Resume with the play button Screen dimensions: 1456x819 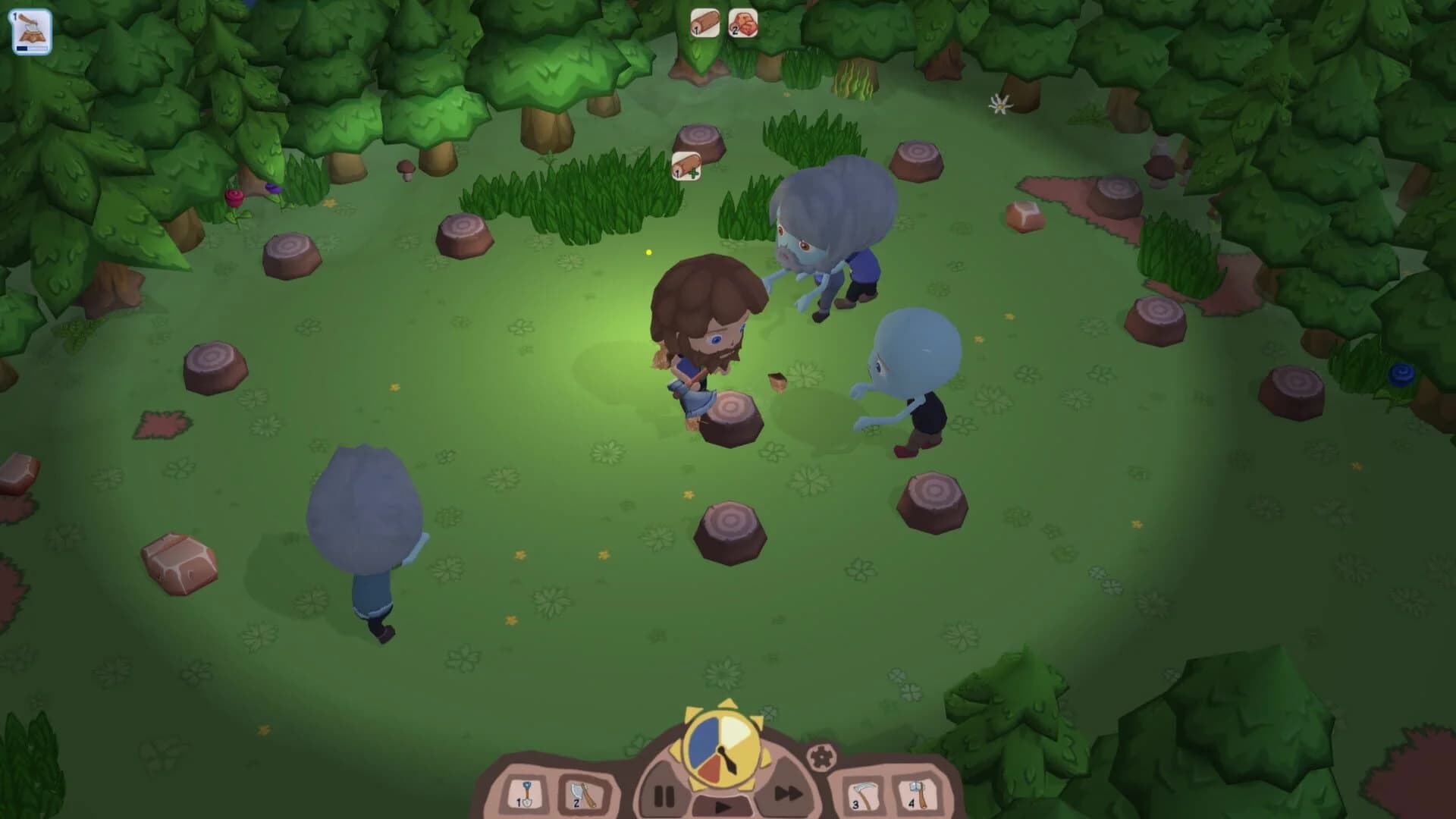(x=724, y=806)
